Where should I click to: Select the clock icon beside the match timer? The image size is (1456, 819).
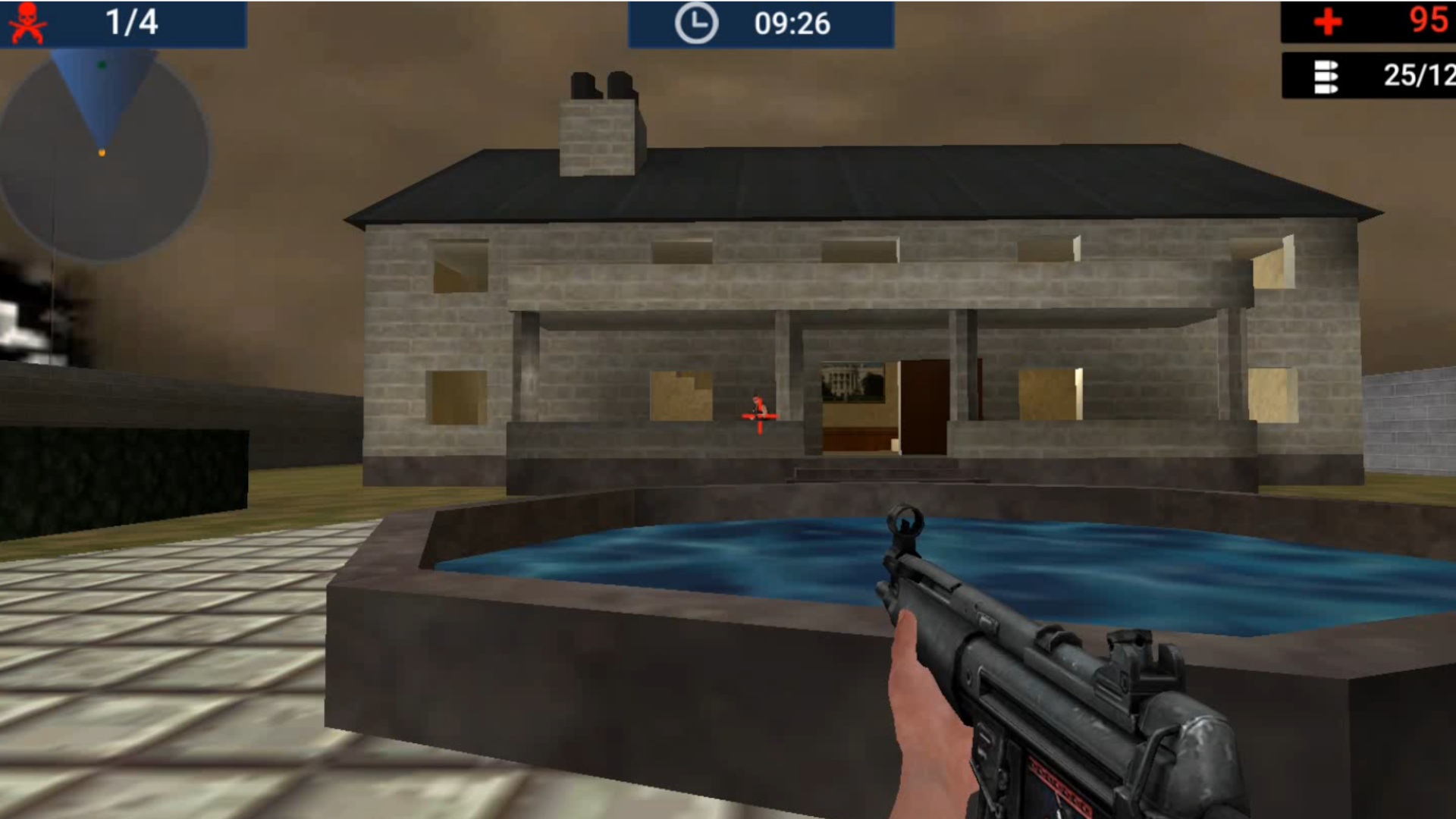tap(698, 22)
